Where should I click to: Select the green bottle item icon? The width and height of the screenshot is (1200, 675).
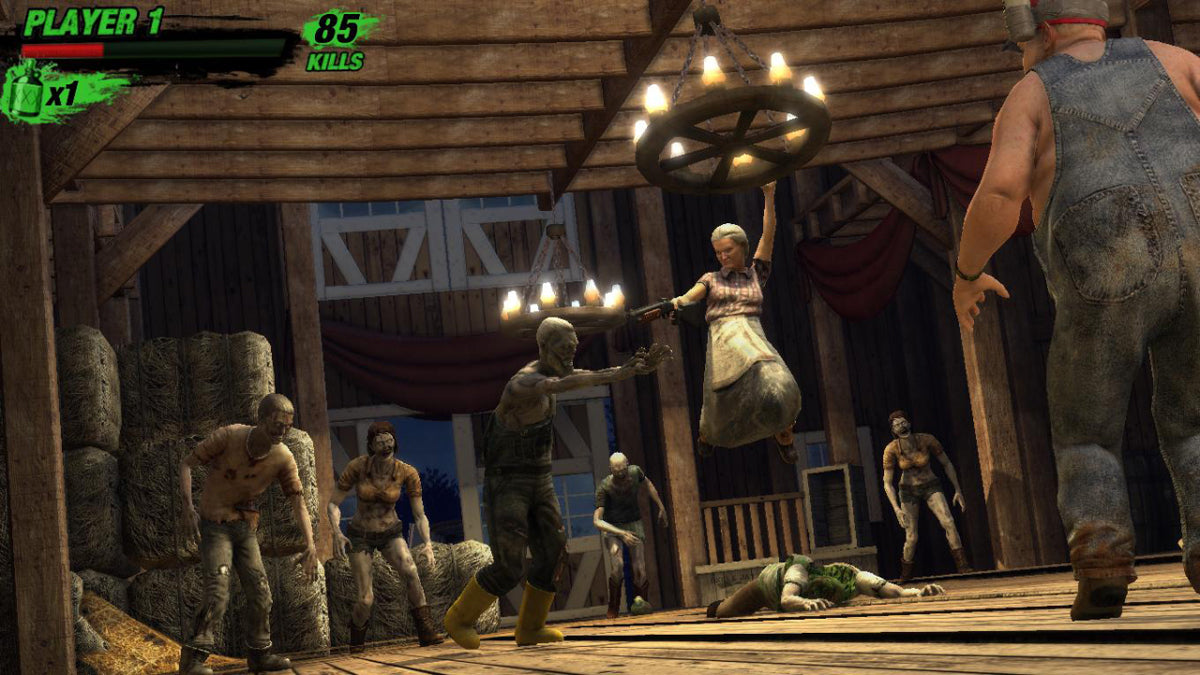coord(26,92)
